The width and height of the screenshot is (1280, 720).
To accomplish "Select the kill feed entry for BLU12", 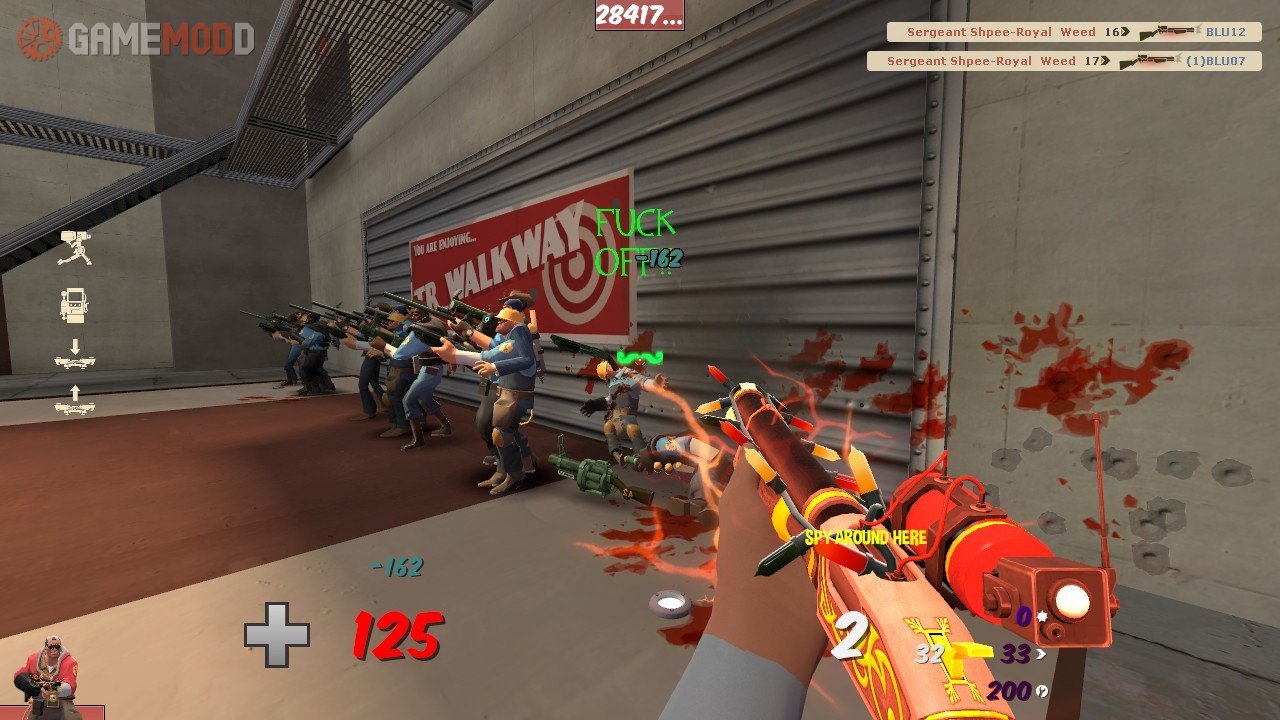I will pyautogui.click(x=1073, y=32).
